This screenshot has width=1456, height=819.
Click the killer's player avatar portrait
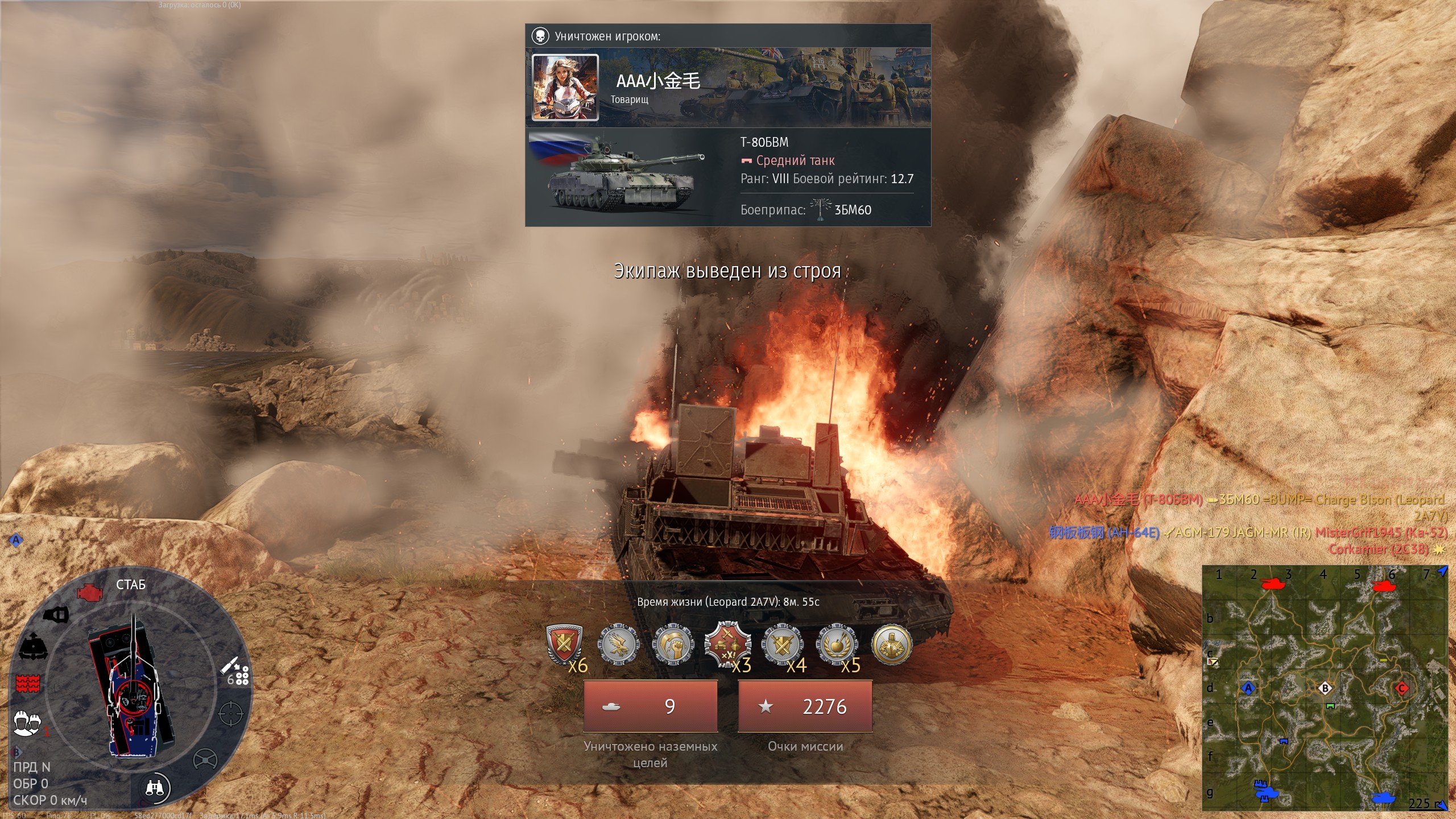(565, 87)
